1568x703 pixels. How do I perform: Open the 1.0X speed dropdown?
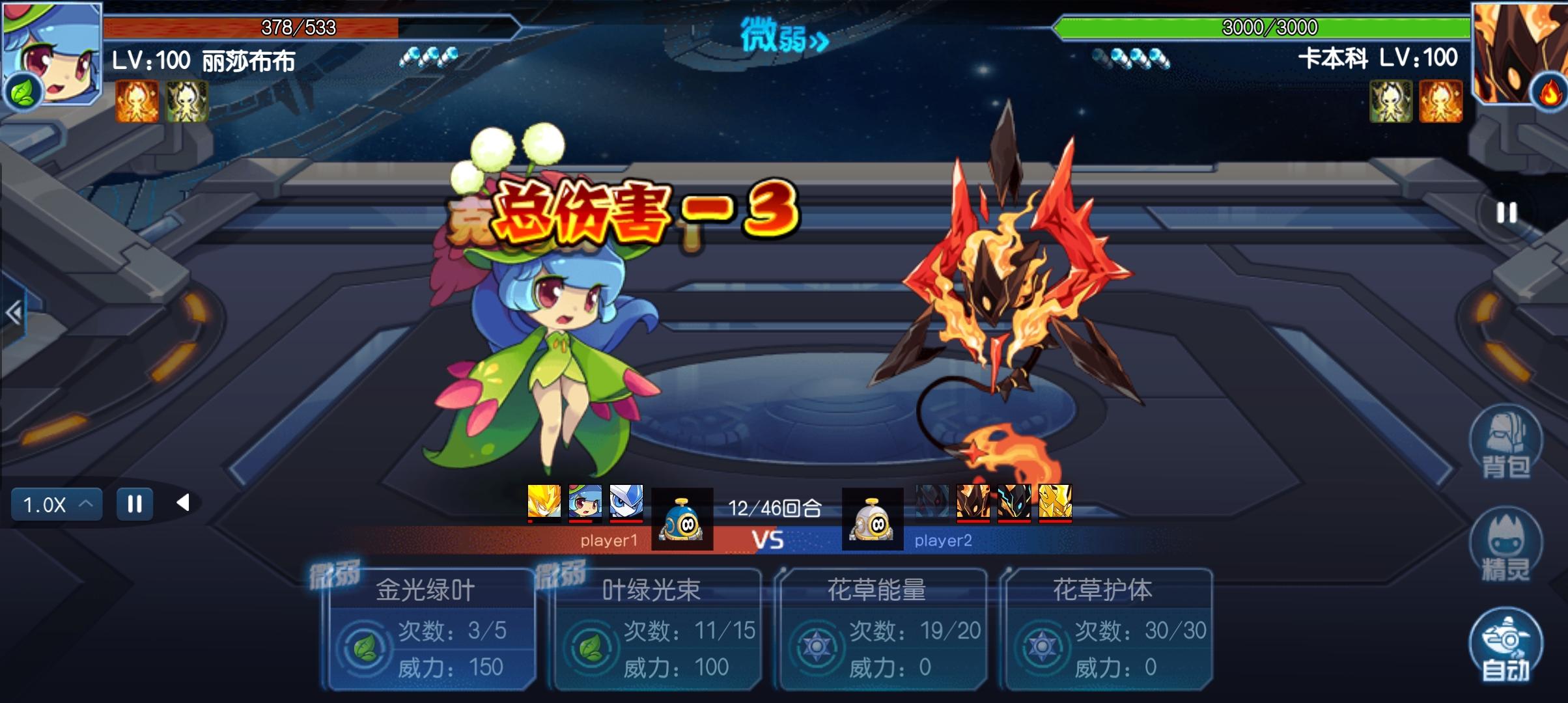pyautogui.click(x=57, y=504)
